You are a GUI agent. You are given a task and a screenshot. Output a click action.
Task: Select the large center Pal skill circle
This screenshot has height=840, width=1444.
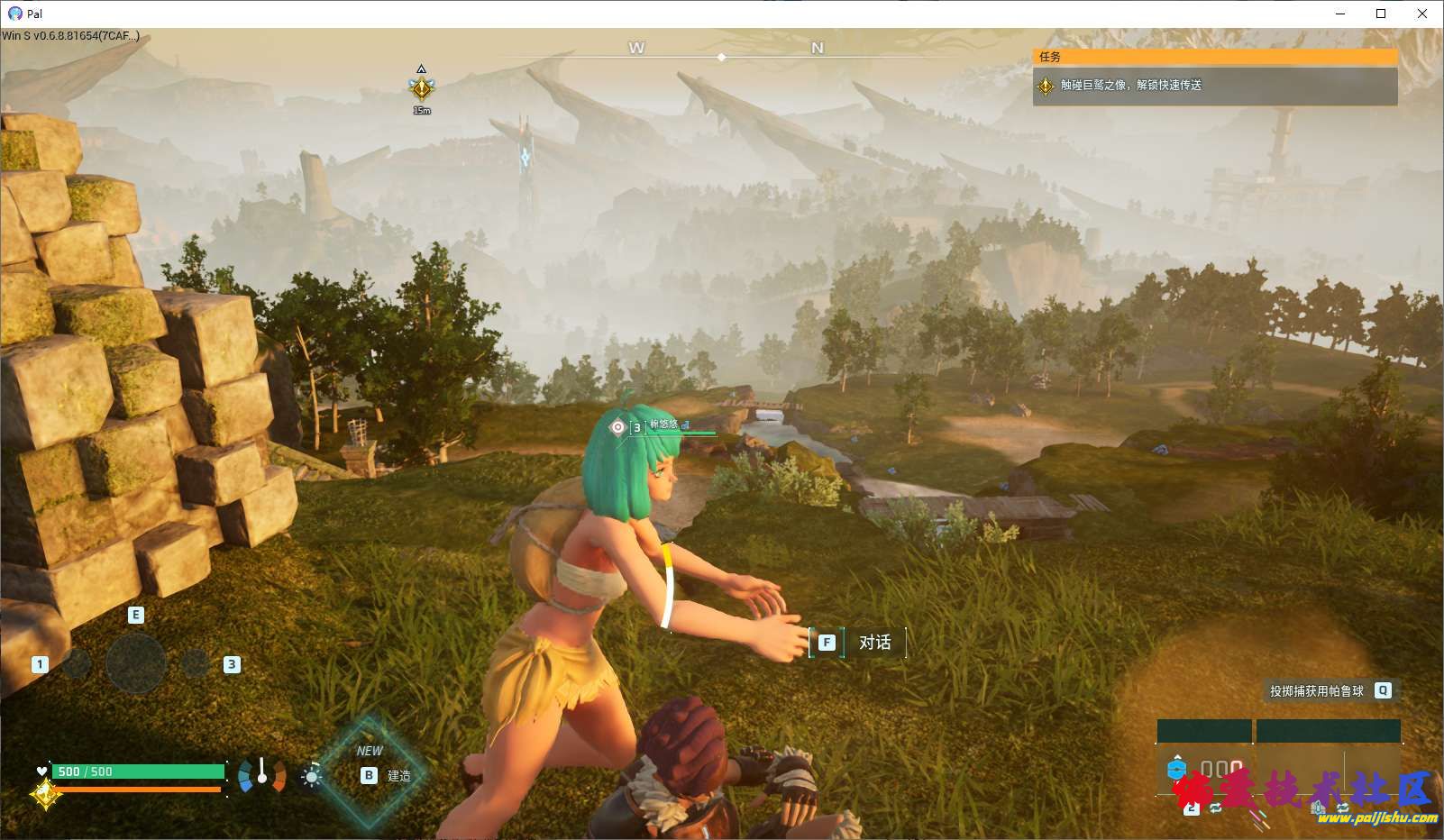(136, 663)
